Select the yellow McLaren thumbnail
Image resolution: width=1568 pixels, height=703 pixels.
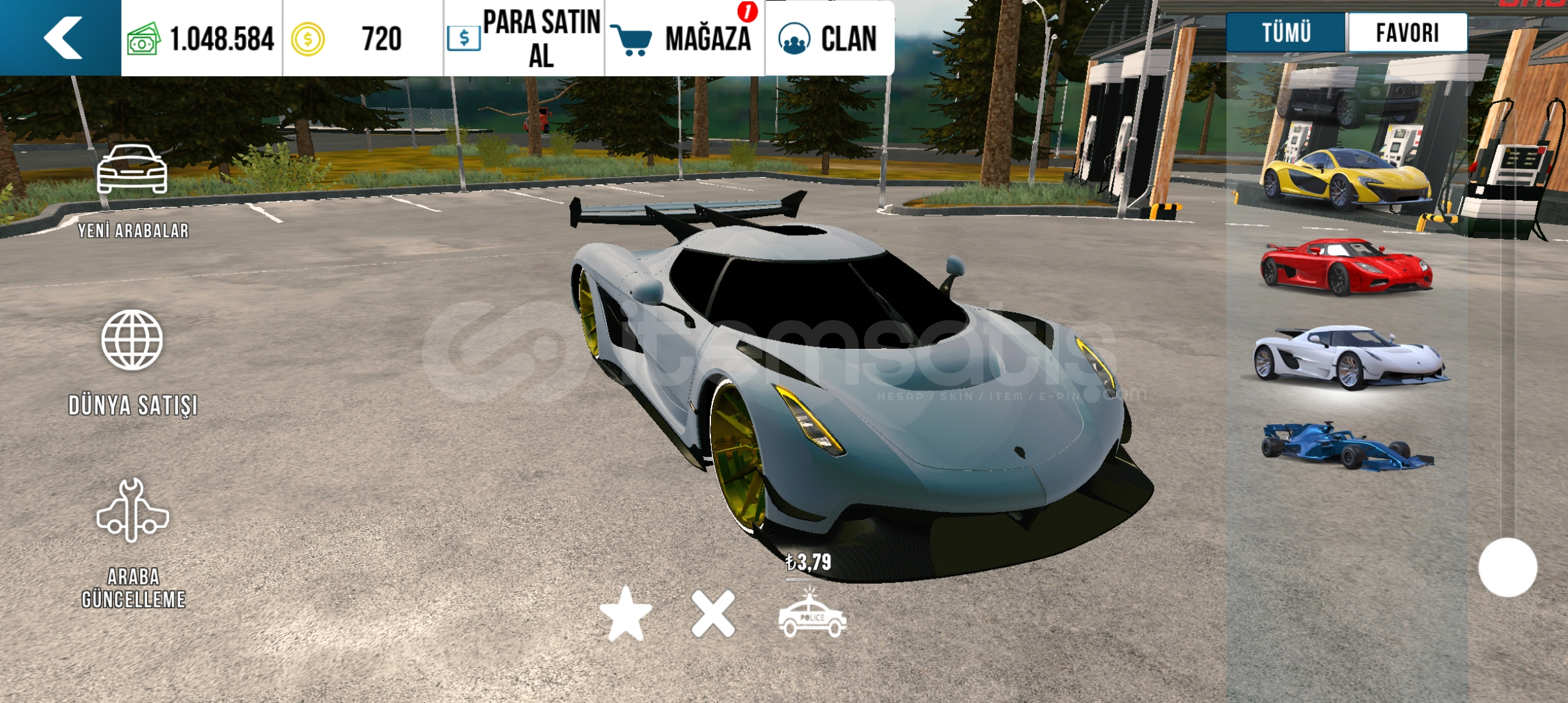coord(1346,178)
